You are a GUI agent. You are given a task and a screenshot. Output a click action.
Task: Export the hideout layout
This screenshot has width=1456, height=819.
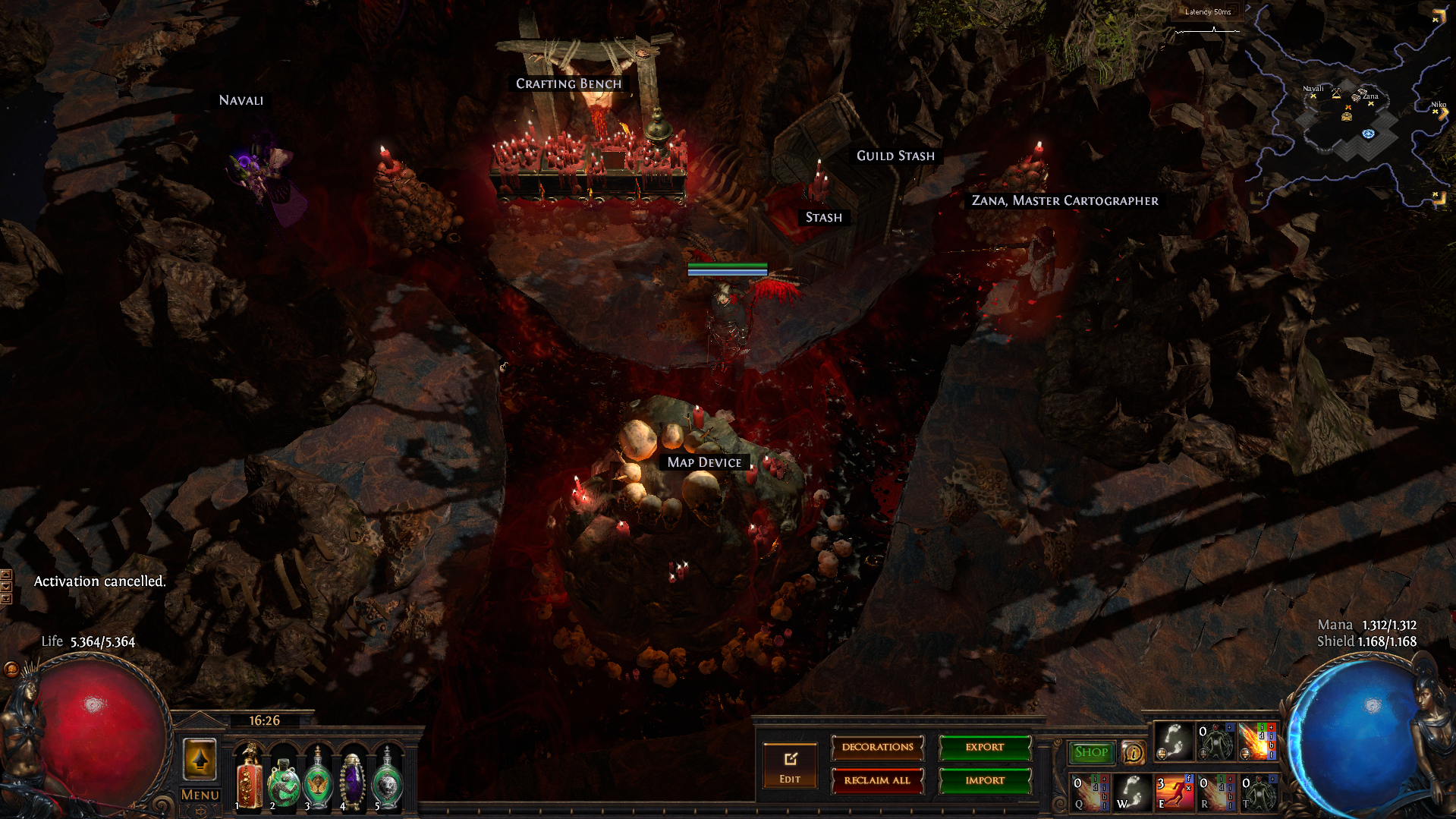pos(985,748)
